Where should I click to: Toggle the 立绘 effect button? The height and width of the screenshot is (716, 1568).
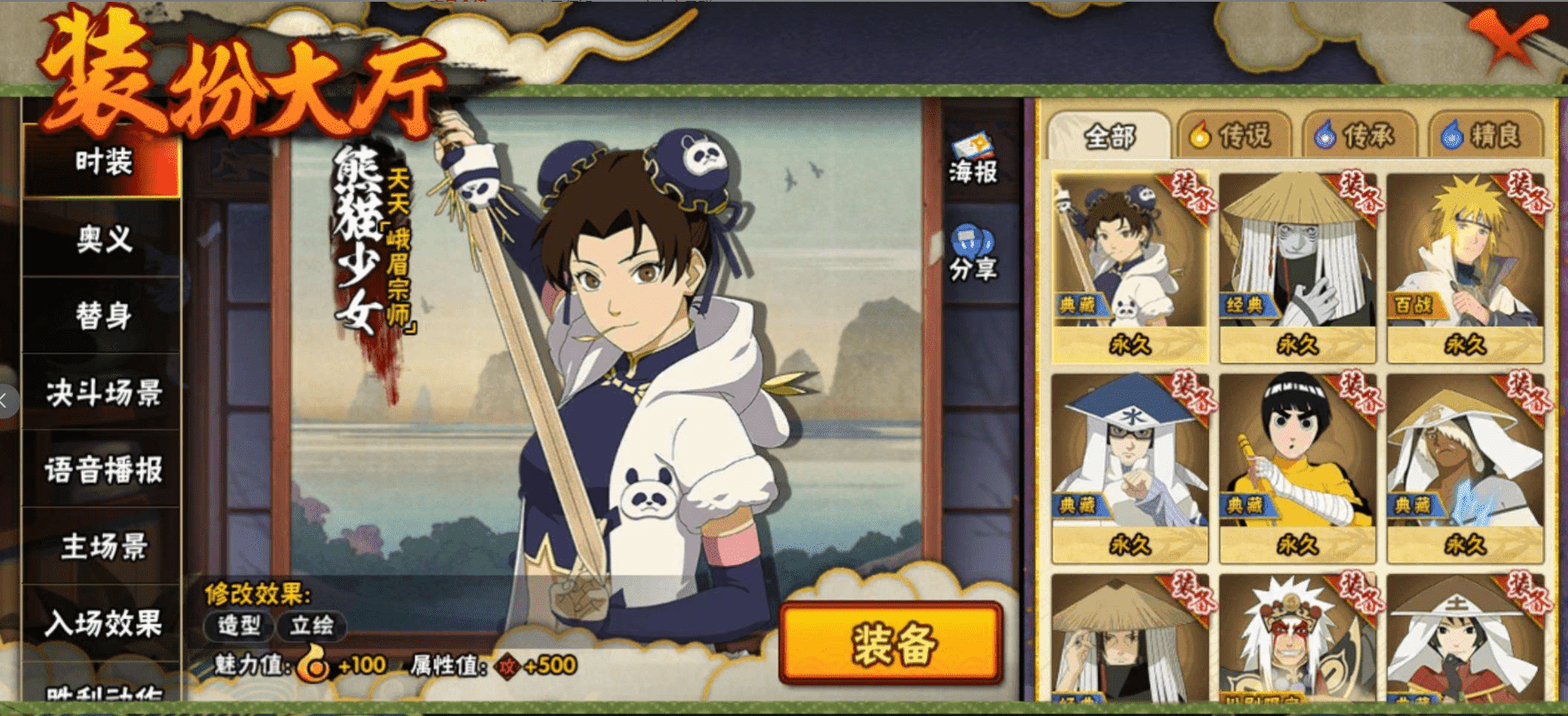(312, 625)
